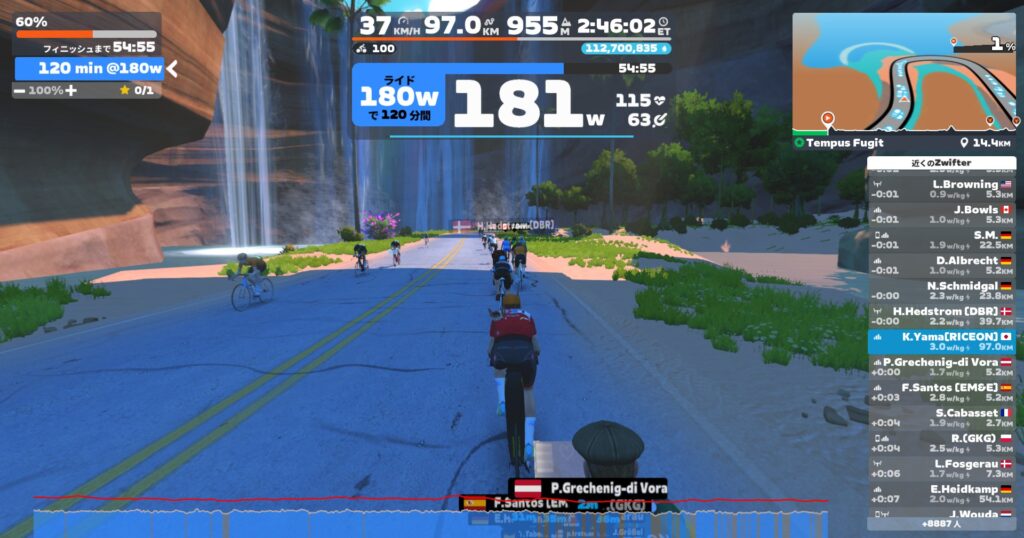Click rider S.M. in the nearby list
Screen dimensions: 1024x538
(941, 239)
